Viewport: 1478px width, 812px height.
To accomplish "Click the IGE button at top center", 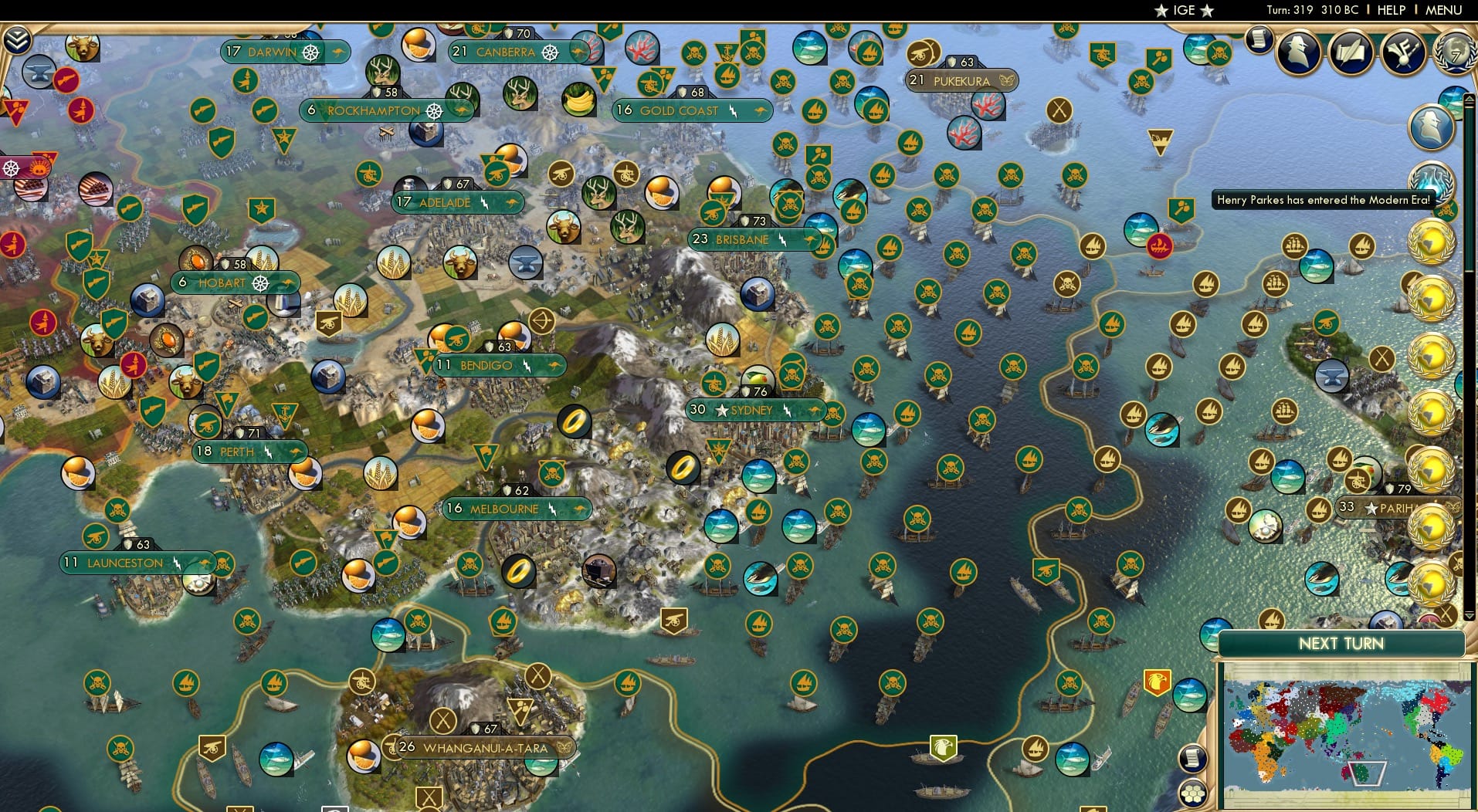I will pos(1182,11).
